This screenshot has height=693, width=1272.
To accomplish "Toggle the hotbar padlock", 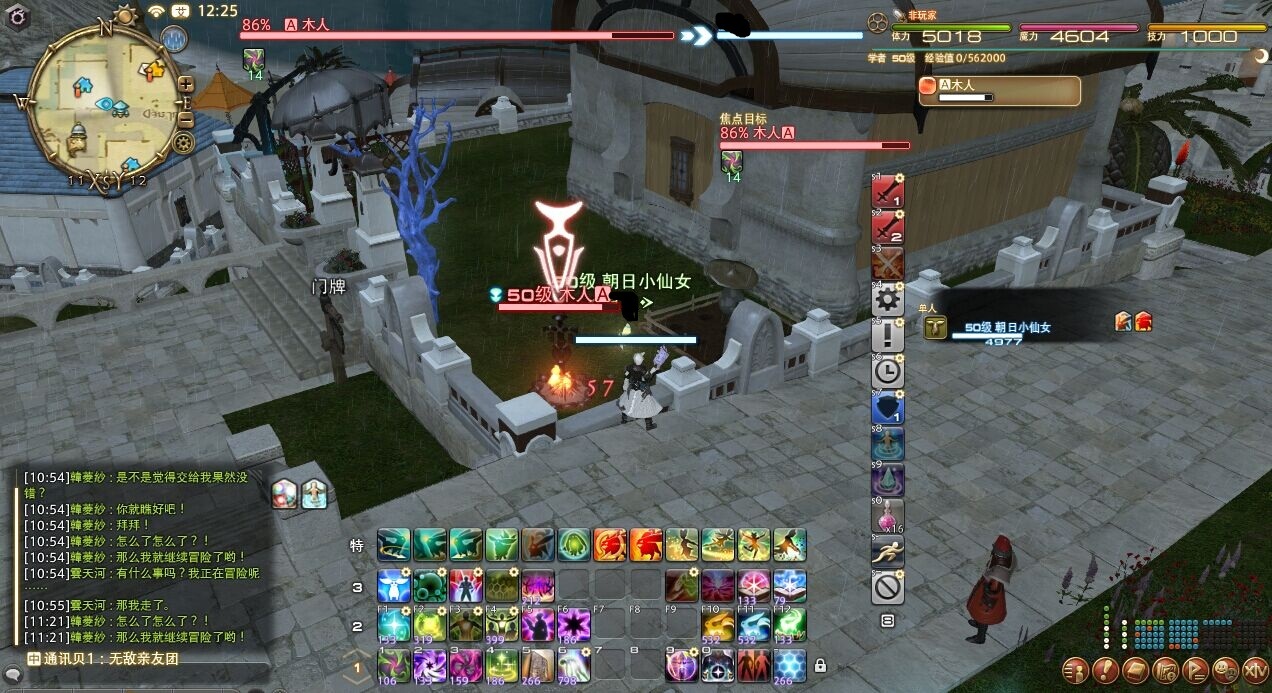I will click(820, 665).
